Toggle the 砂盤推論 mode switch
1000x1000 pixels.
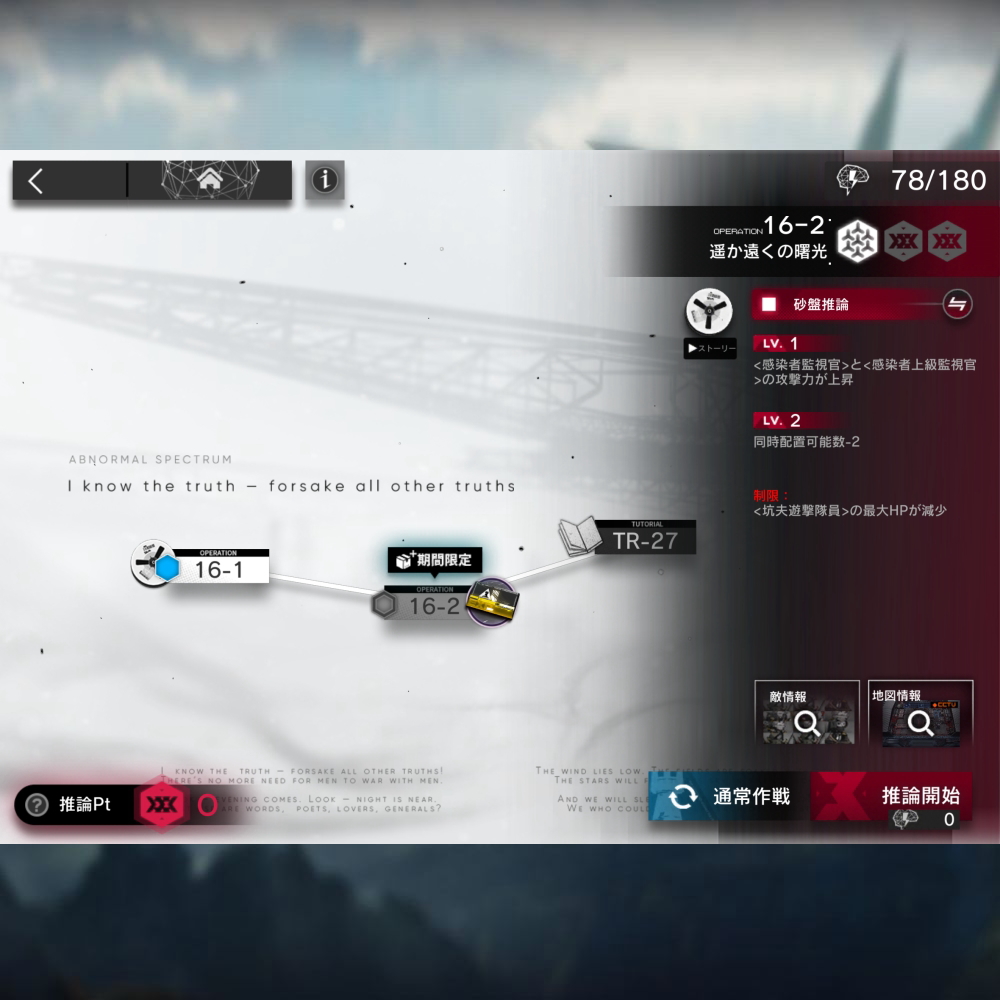click(957, 305)
